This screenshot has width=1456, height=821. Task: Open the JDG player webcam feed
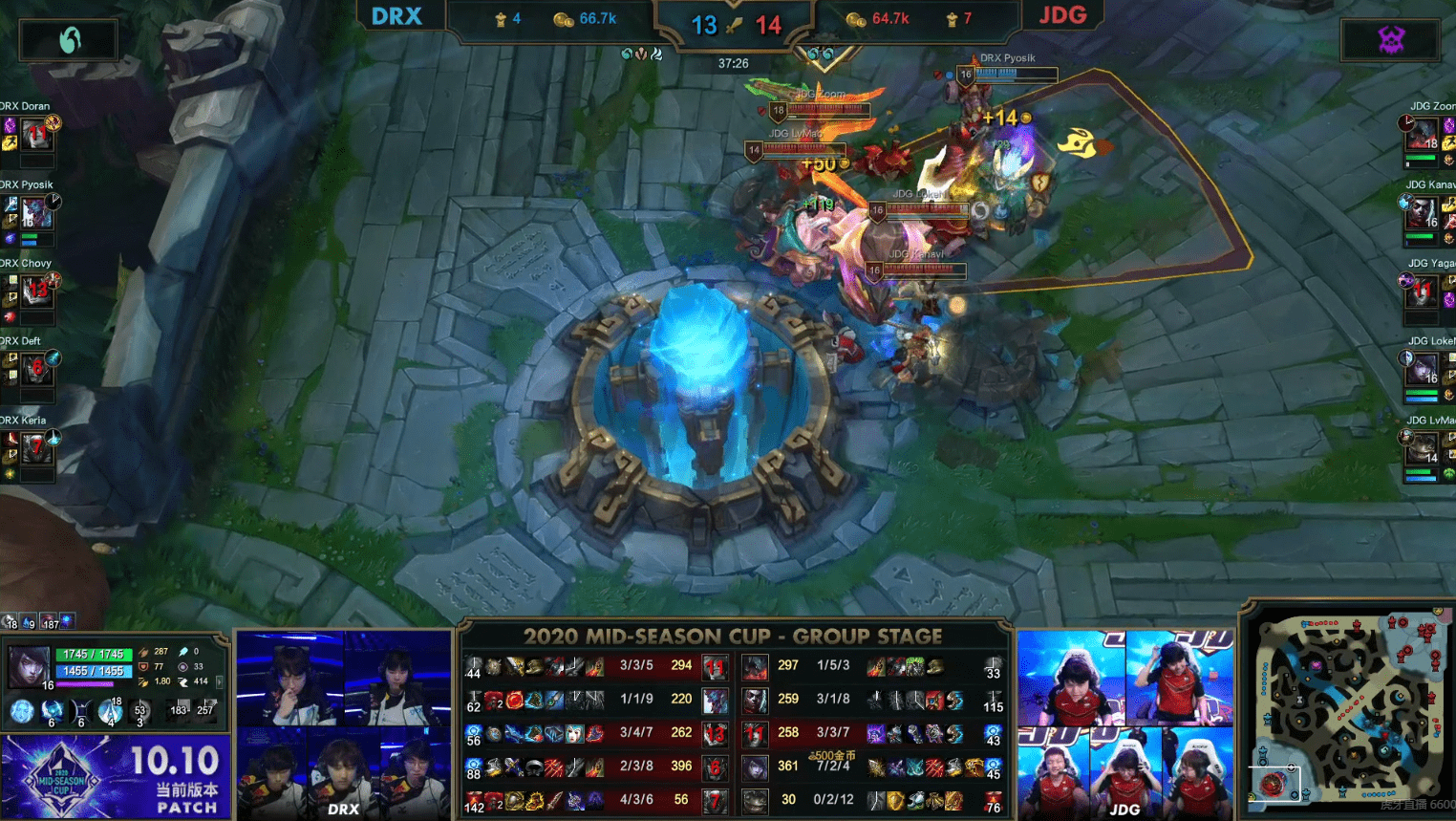click(x=1124, y=724)
